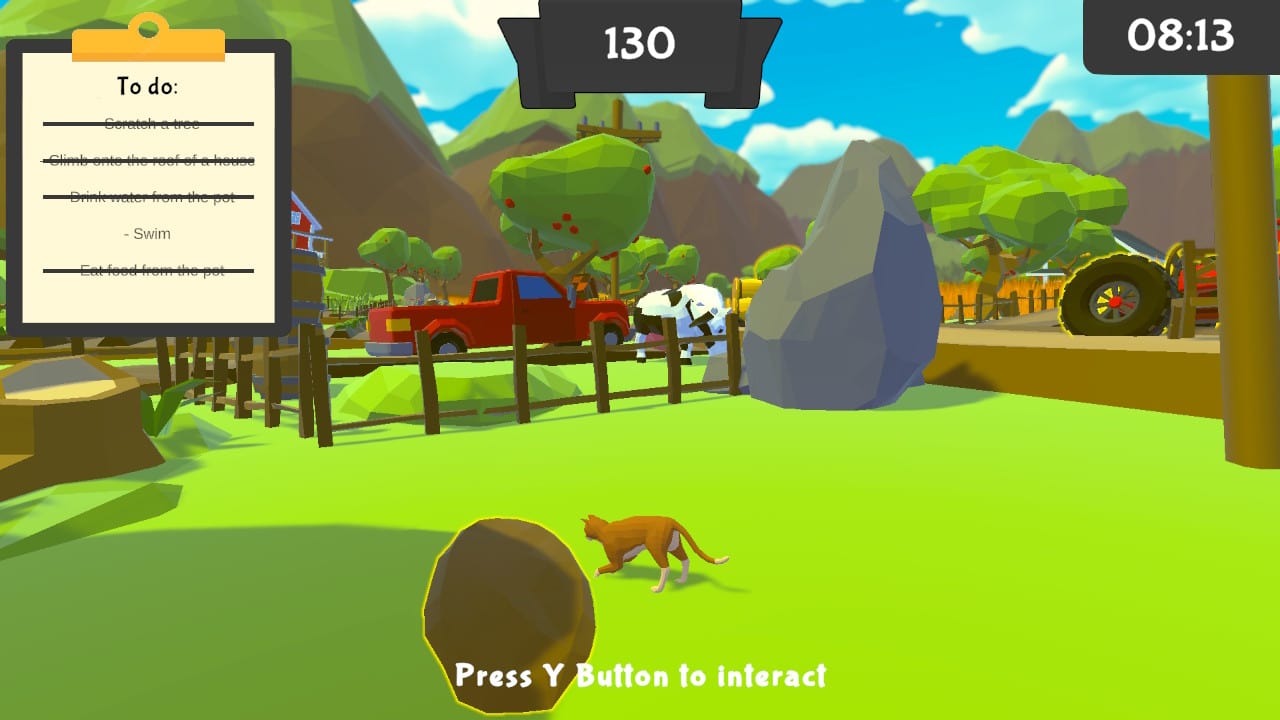Open the score banner showing 130
Screen dimensions: 1280x720
(x=642, y=44)
